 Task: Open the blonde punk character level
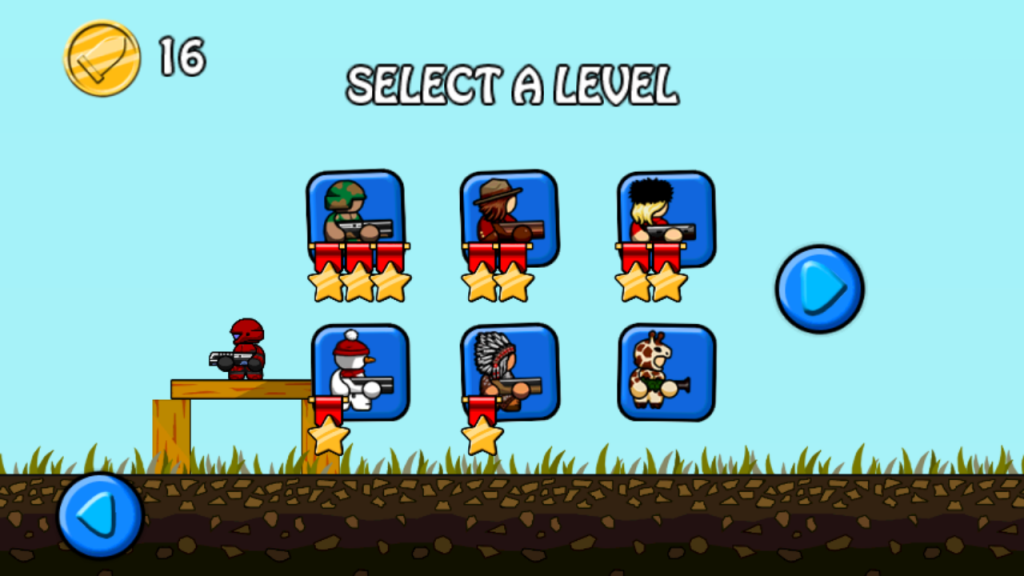[x=665, y=214]
